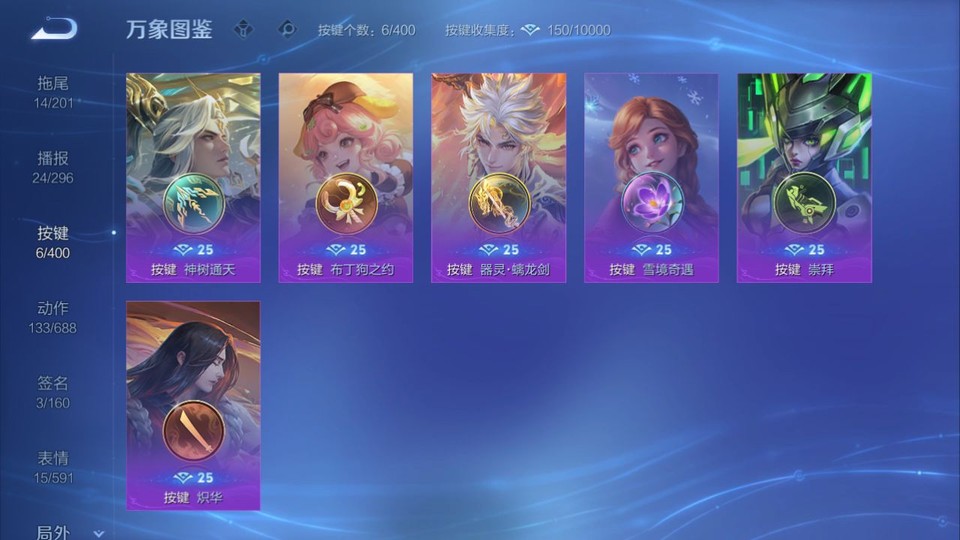Select the 雪境奇遇 card
The image size is (960, 540).
(651, 177)
